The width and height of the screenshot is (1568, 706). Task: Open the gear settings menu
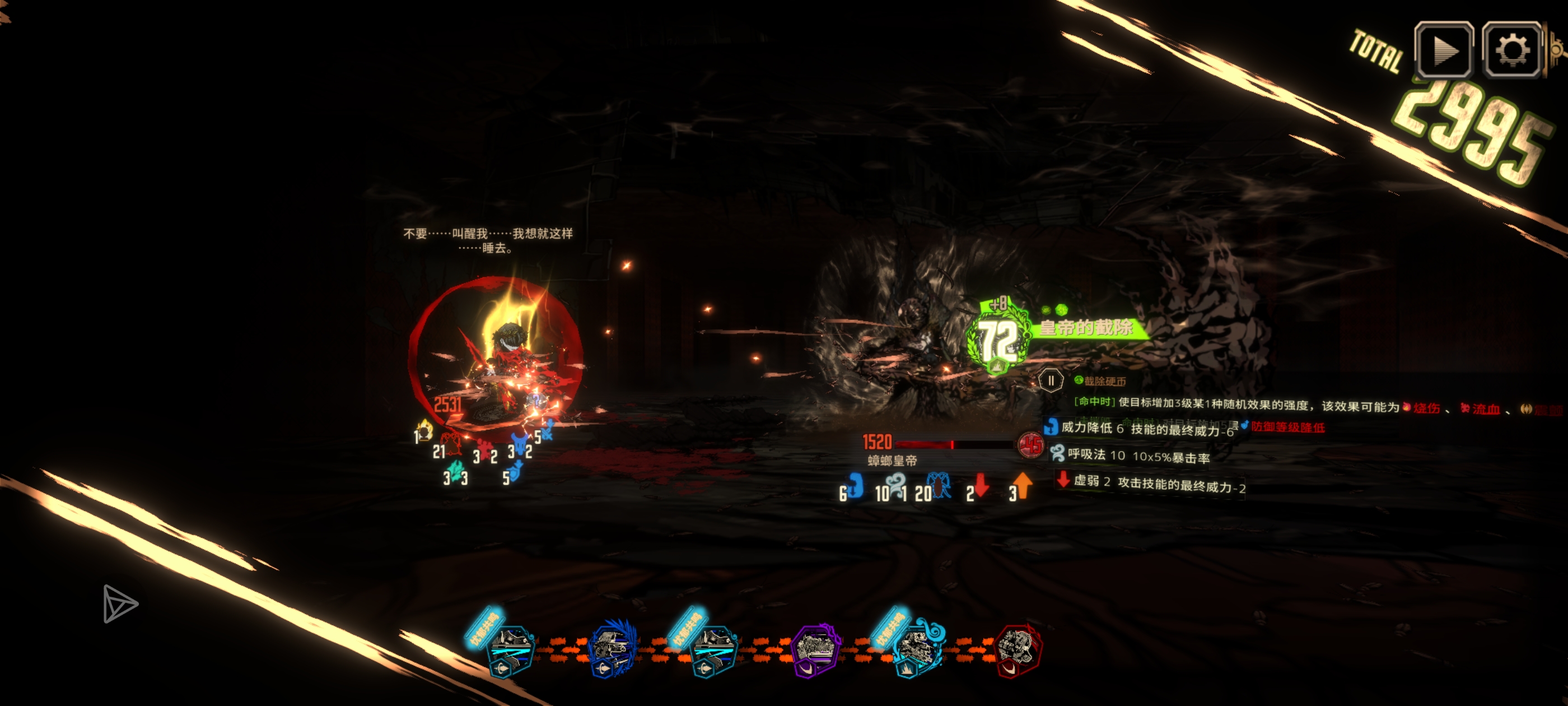click(x=1512, y=50)
